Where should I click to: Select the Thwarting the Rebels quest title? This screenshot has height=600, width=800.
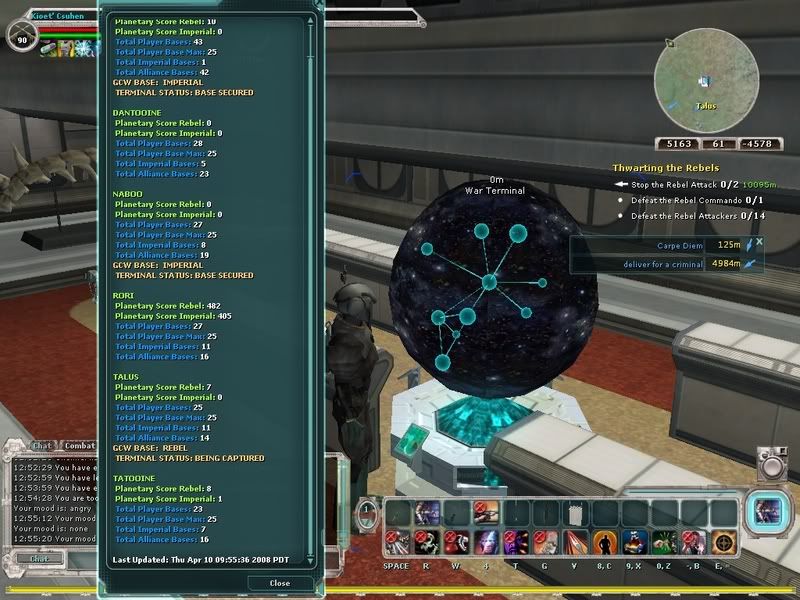(665, 168)
